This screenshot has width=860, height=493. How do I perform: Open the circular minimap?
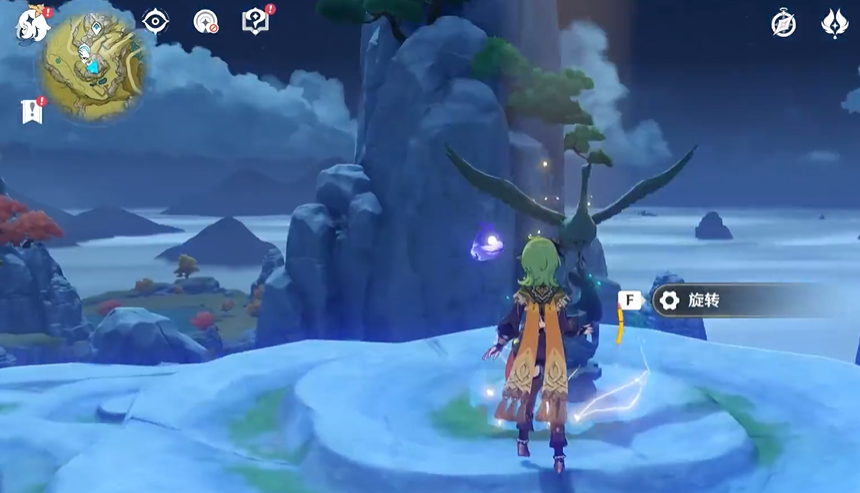tap(94, 67)
